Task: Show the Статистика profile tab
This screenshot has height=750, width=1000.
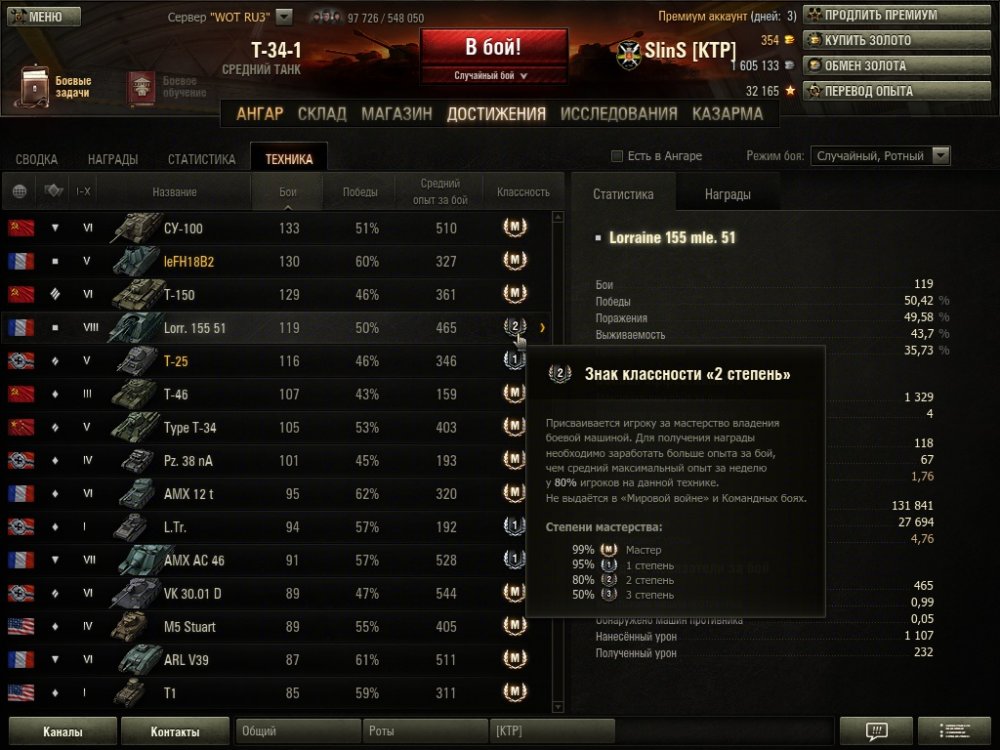Action: pyautogui.click(x=202, y=159)
